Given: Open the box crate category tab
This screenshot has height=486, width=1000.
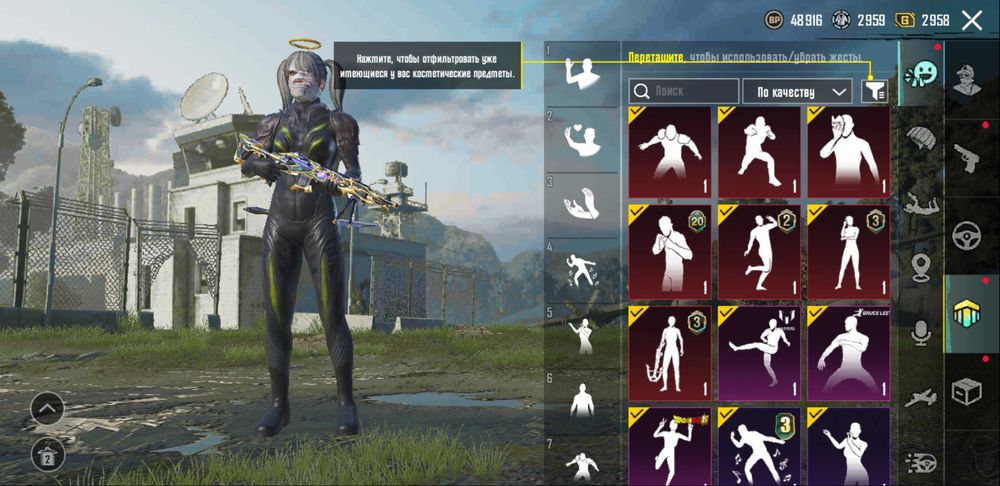Looking at the screenshot, I should click(968, 390).
